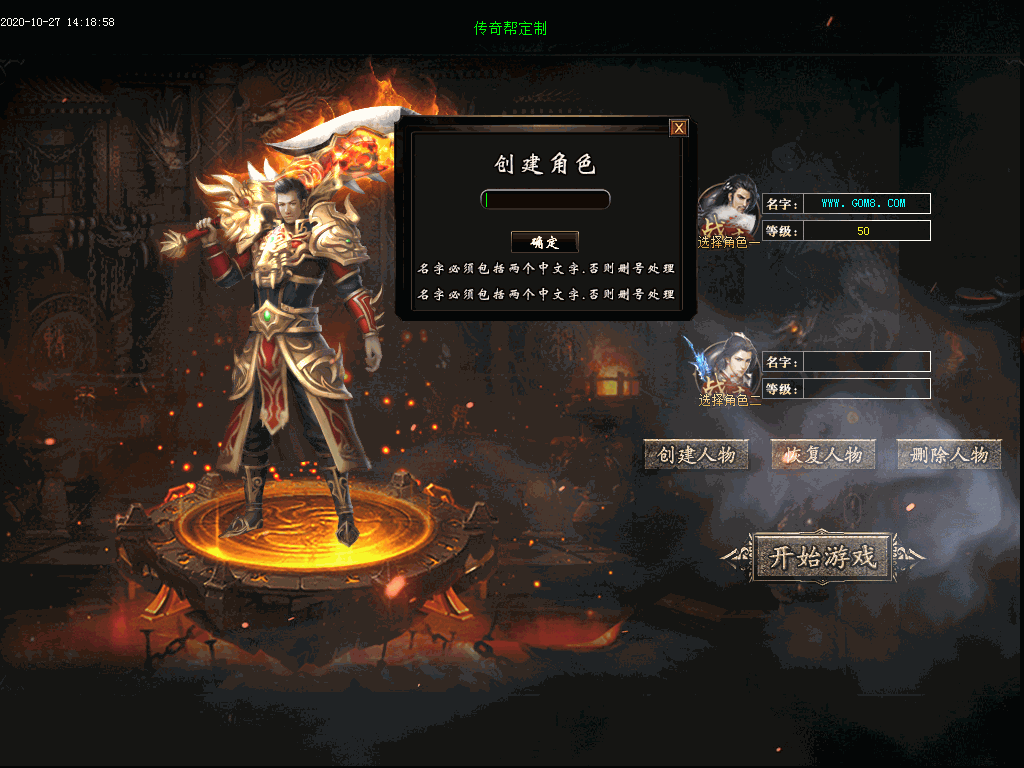Image resolution: width=1024 pixels, height=768 pixels.
Task: Choose the 恢复人物 restore button
Action: (823, 455)
